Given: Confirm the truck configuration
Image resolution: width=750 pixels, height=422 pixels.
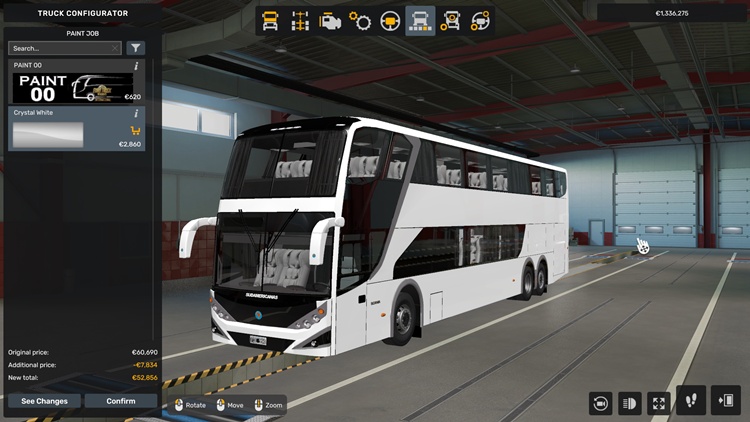Looking at the screenshot, I should 120,401.
